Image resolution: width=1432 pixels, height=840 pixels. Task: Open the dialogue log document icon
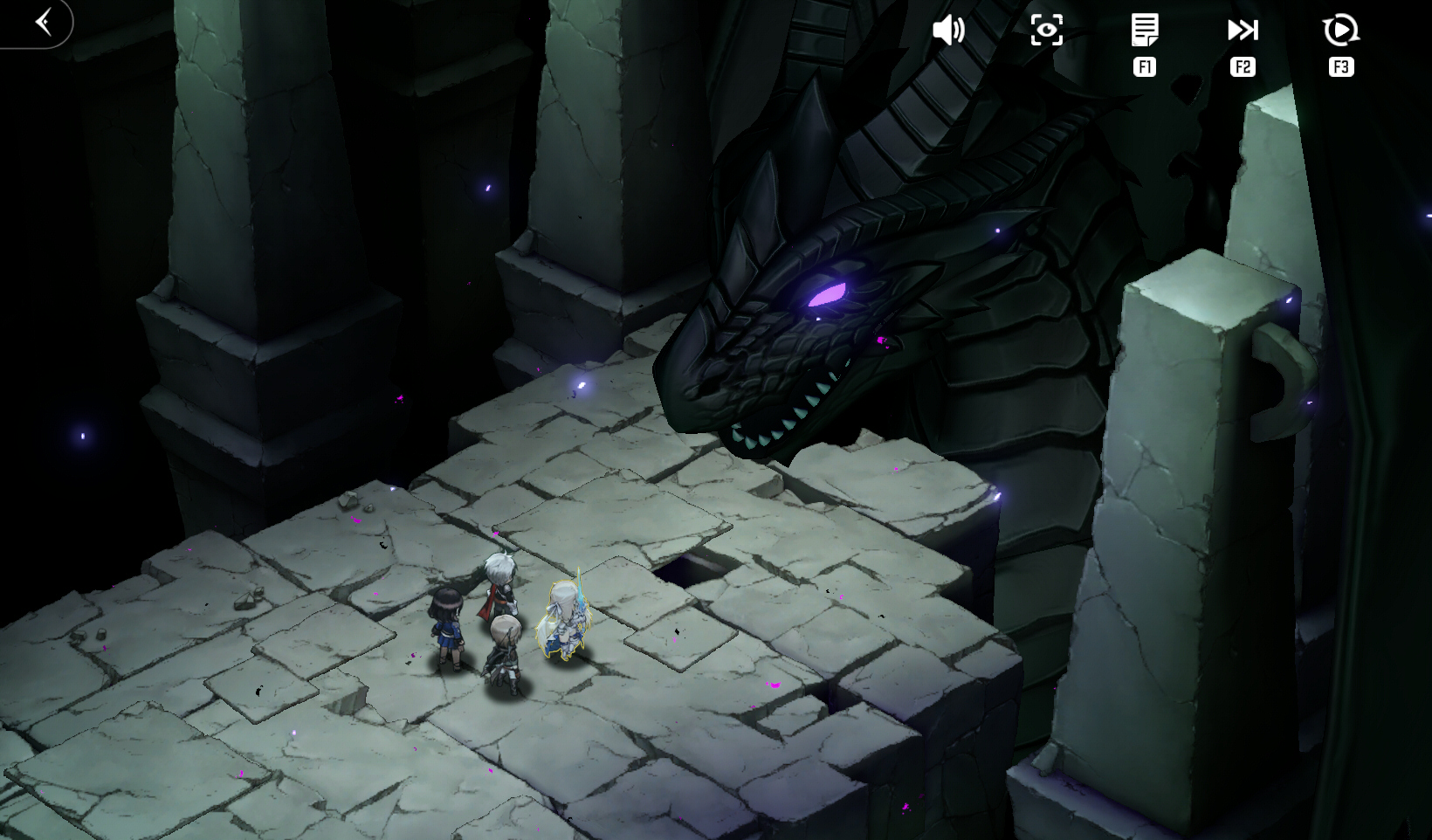(x=1144, y=31)
